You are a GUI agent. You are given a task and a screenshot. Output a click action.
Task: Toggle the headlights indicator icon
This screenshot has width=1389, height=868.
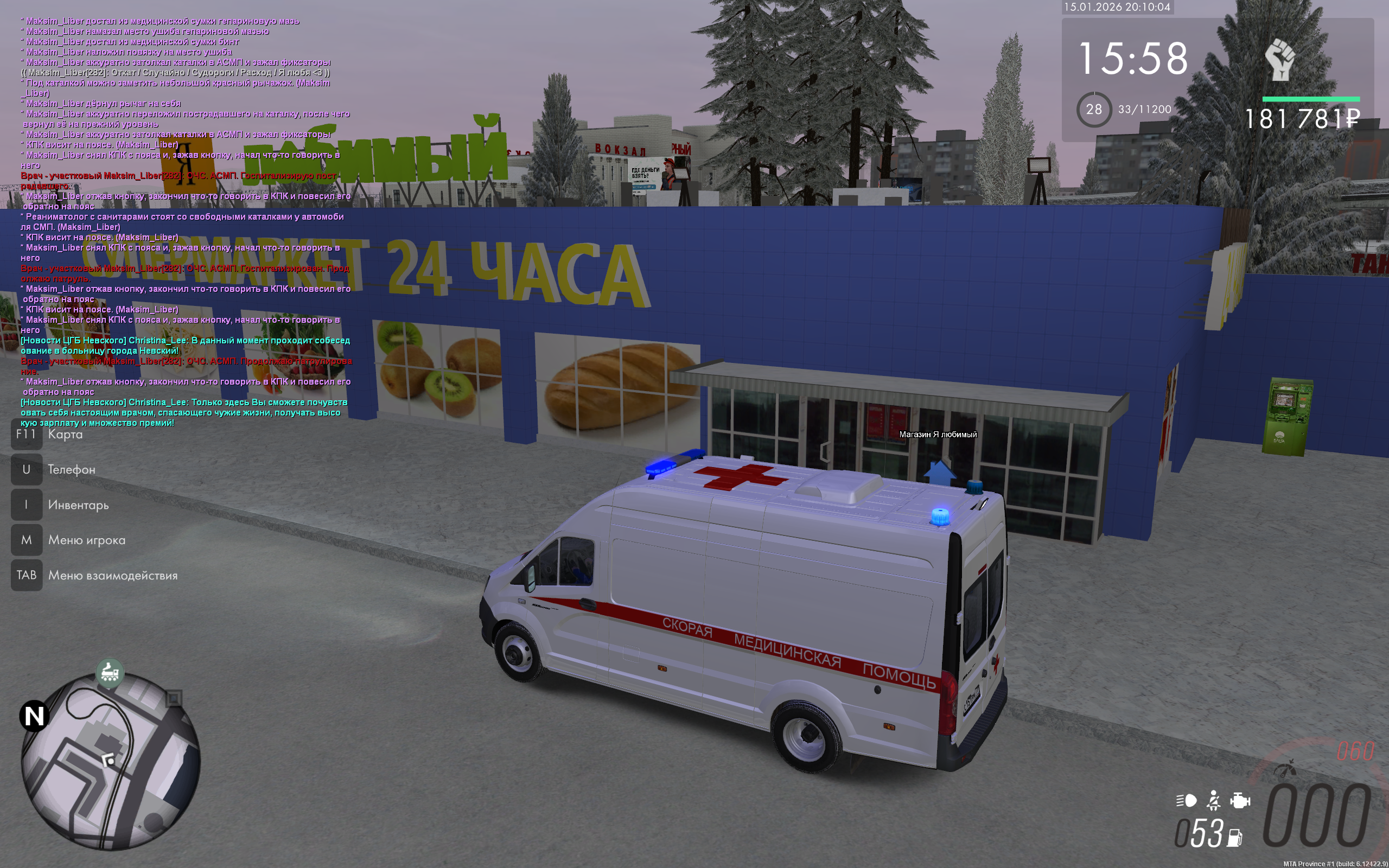coord(1186,800)
